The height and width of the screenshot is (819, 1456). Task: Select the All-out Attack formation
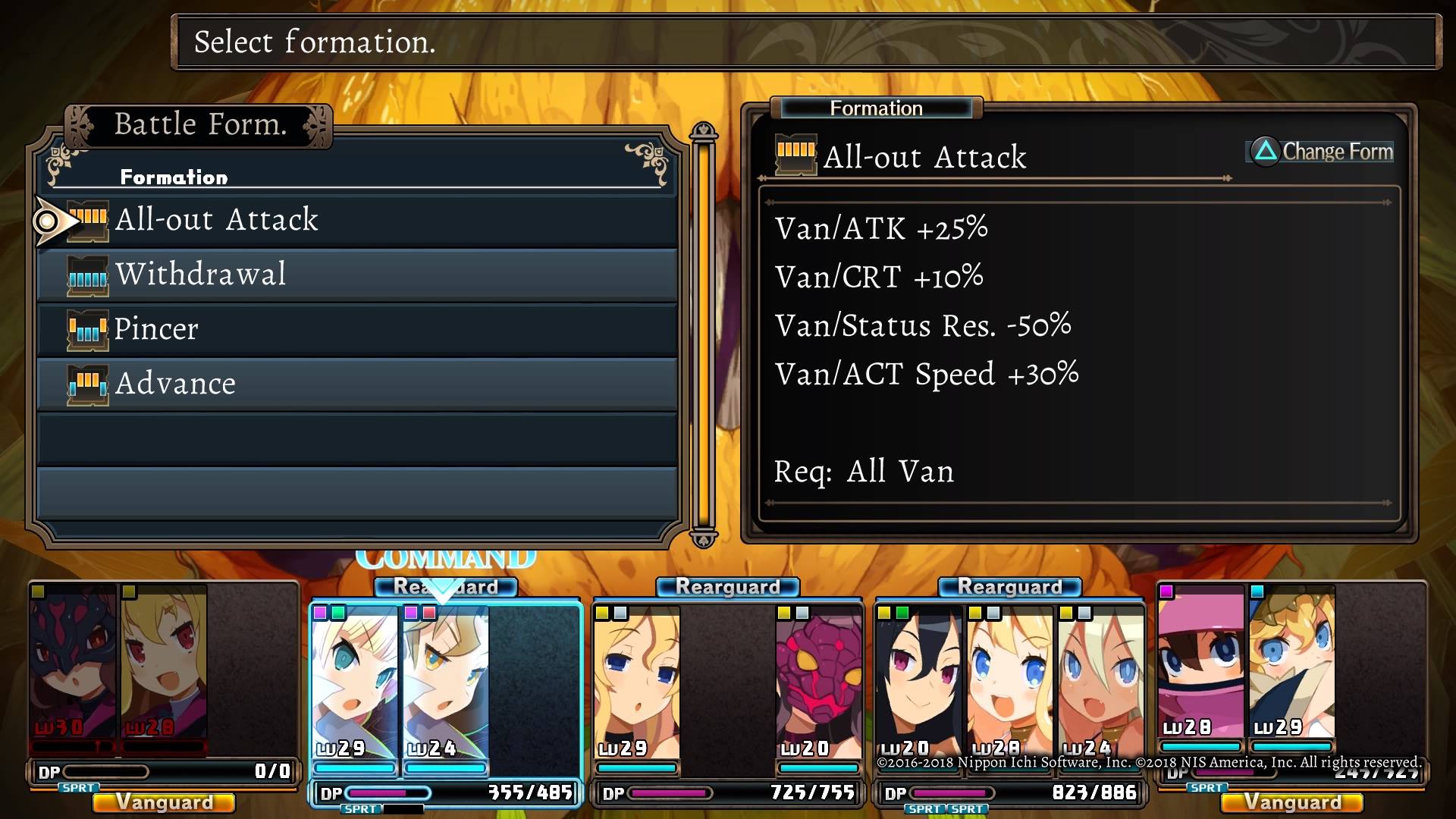click(x=356, y=221)
